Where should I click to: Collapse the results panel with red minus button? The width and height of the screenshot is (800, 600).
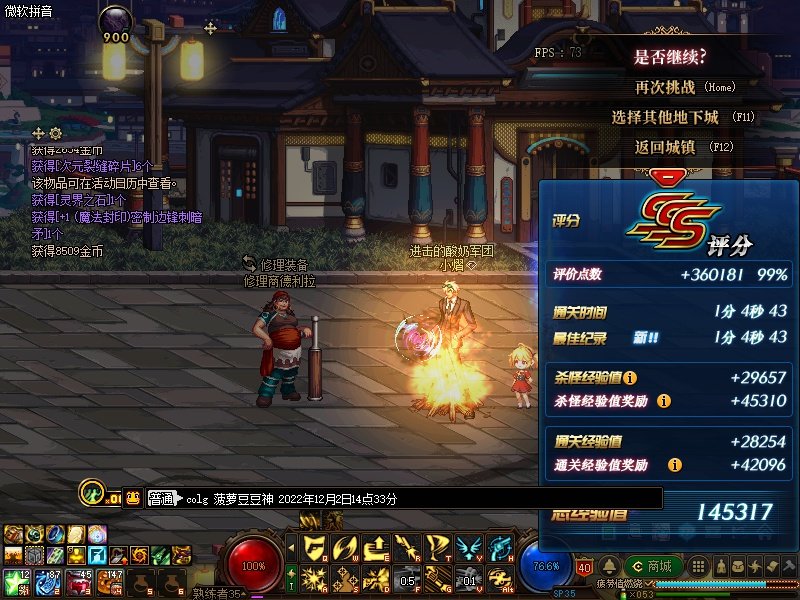662,177
